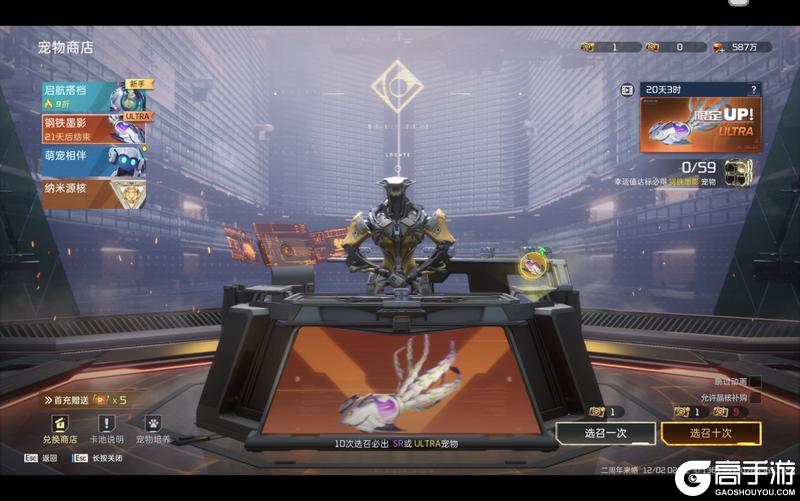The image size is (800, 501).
Task: Open the 宠物培养 pet training page
Action: (x=153, y=428)
